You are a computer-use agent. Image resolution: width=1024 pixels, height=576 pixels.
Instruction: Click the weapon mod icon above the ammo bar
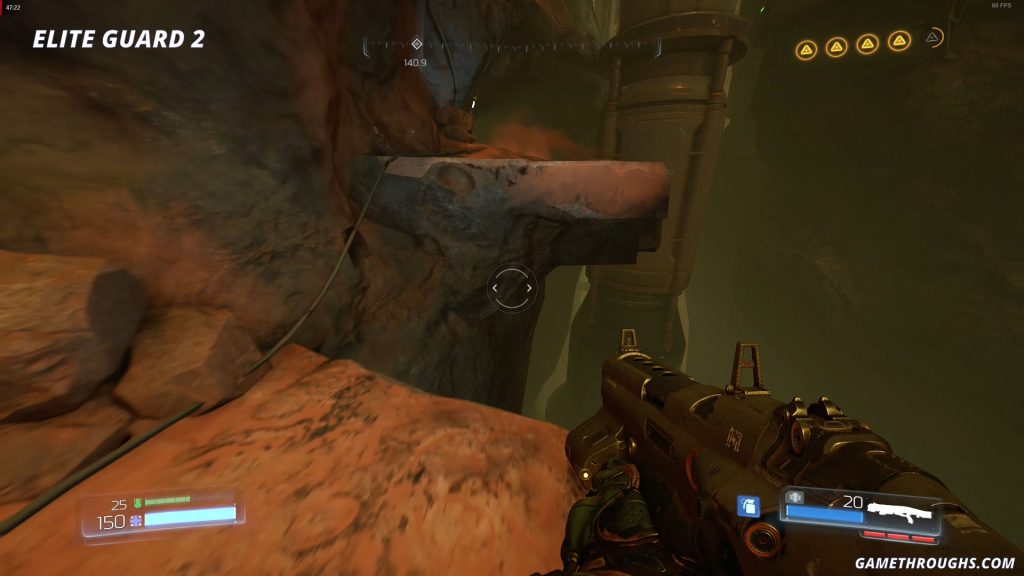(796, 497)
